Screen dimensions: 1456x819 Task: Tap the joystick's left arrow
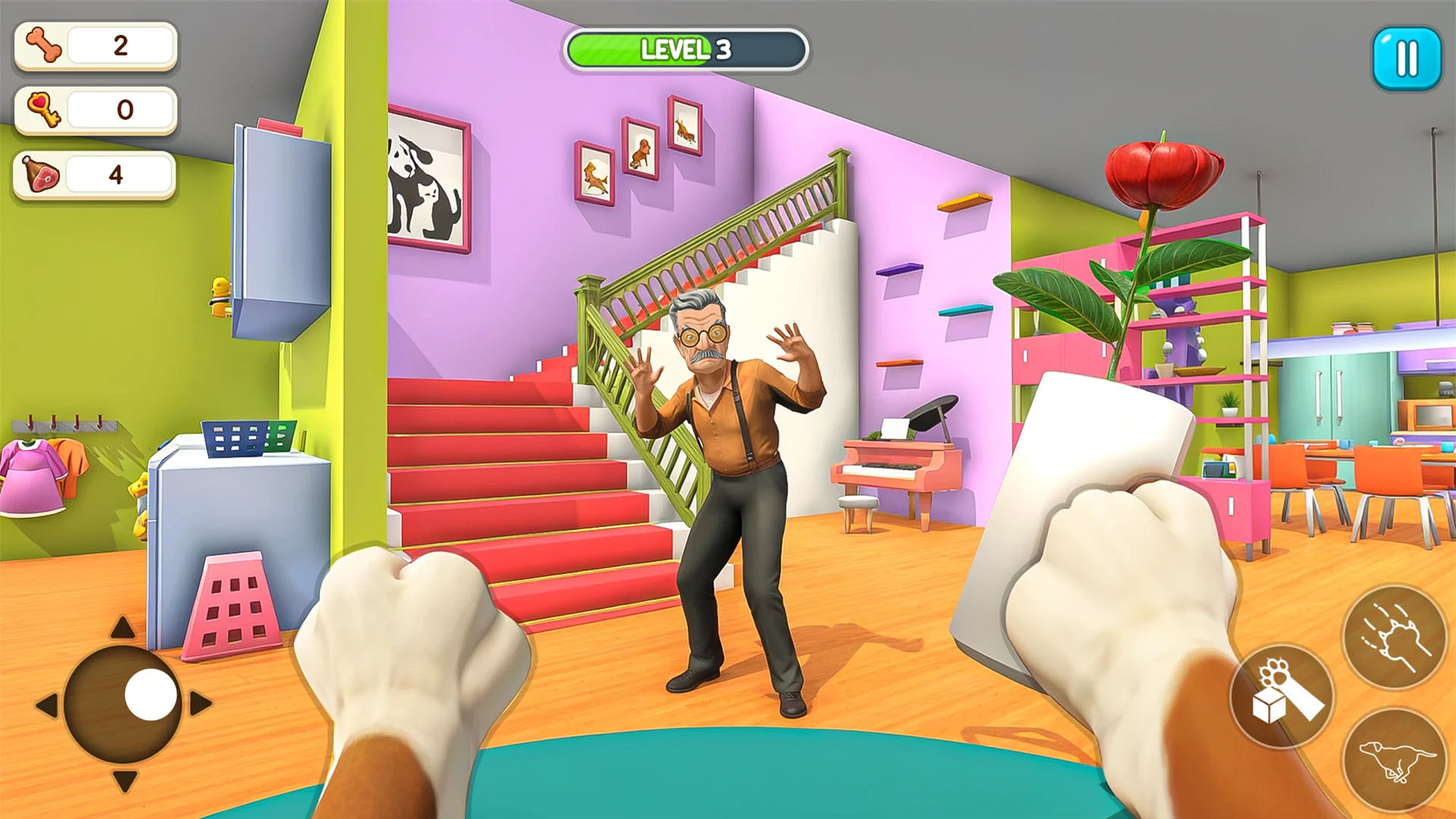point(47,704)
